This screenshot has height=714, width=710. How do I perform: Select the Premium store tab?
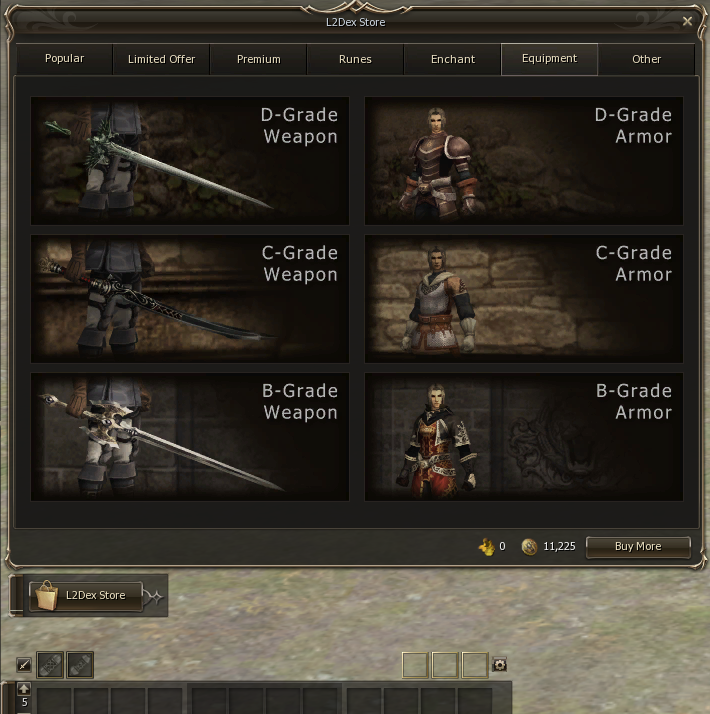pos(258,59)
